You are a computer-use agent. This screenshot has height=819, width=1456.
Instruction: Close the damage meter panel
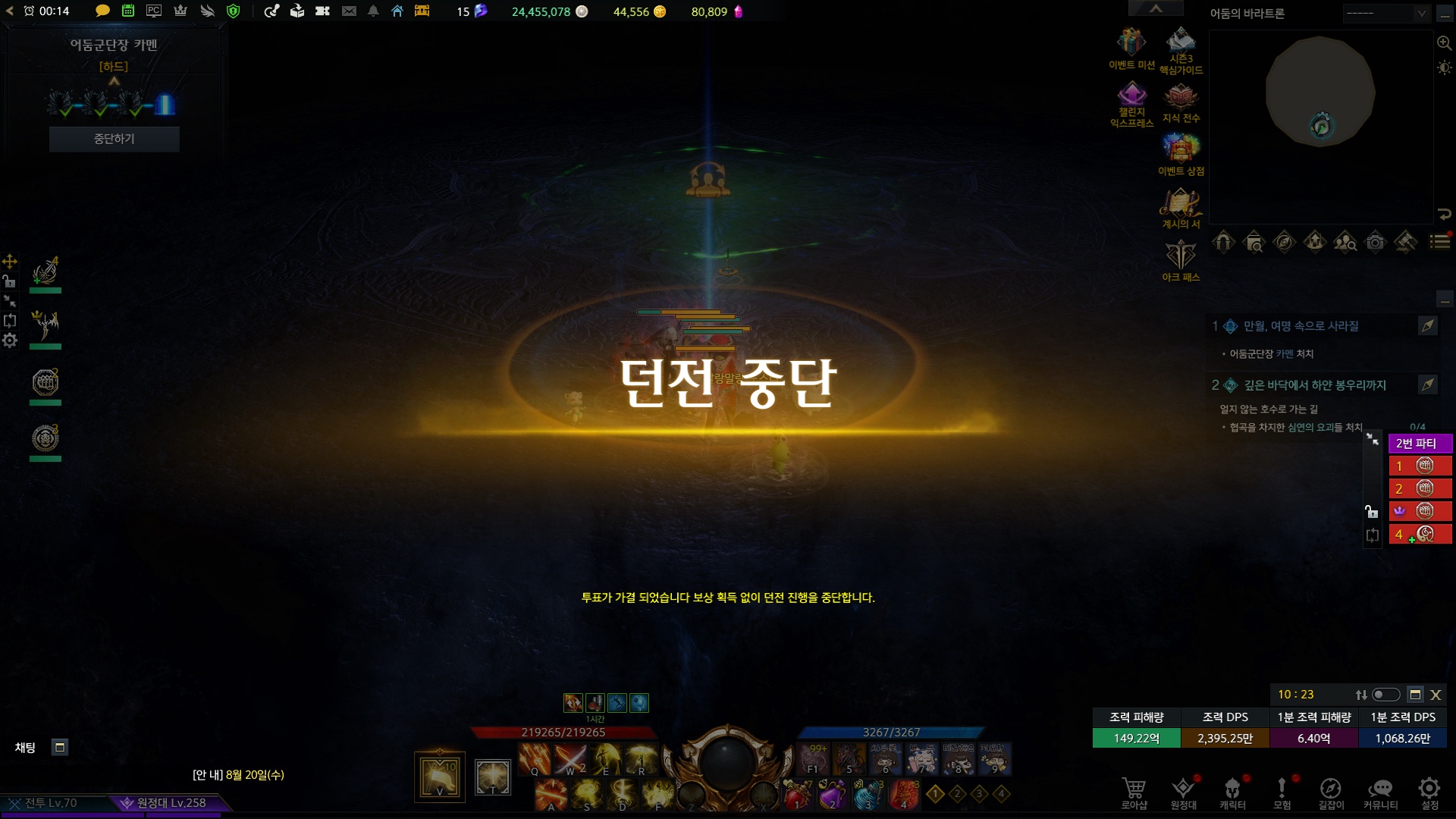click(x=1436, y=695)
